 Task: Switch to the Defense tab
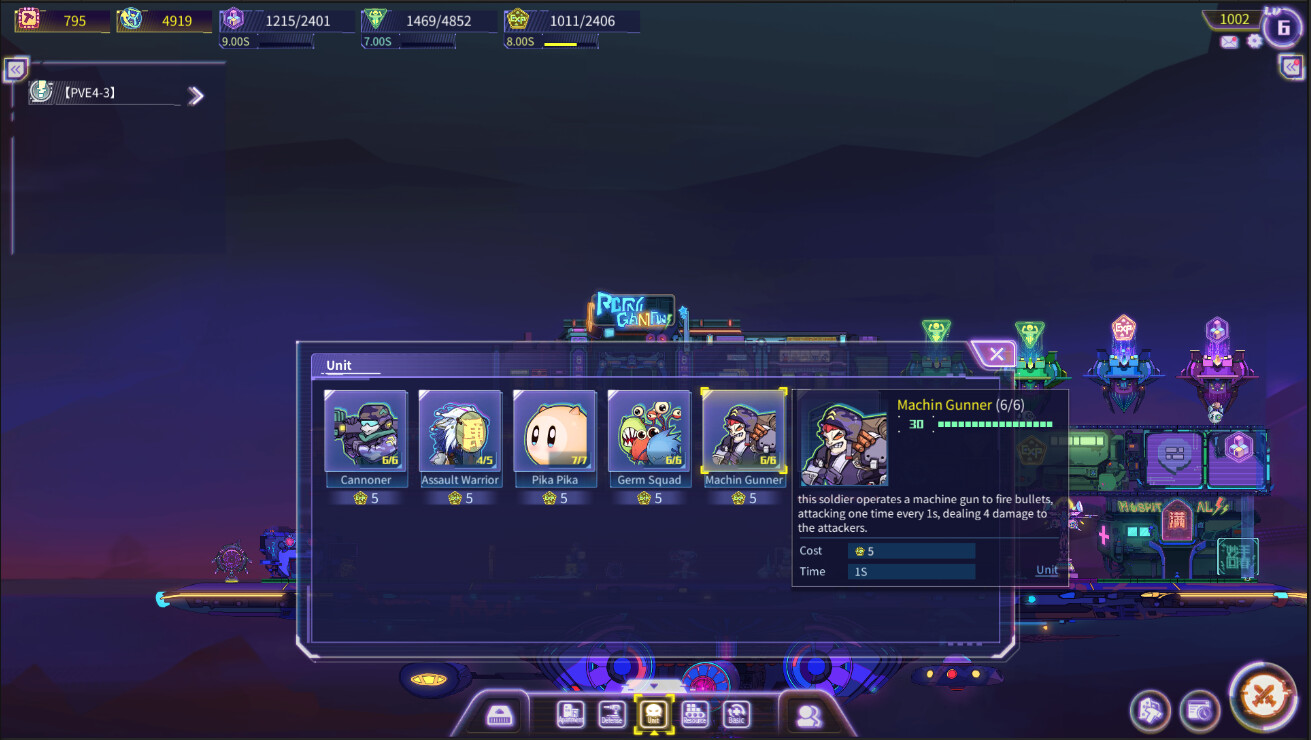pos(613,713)
